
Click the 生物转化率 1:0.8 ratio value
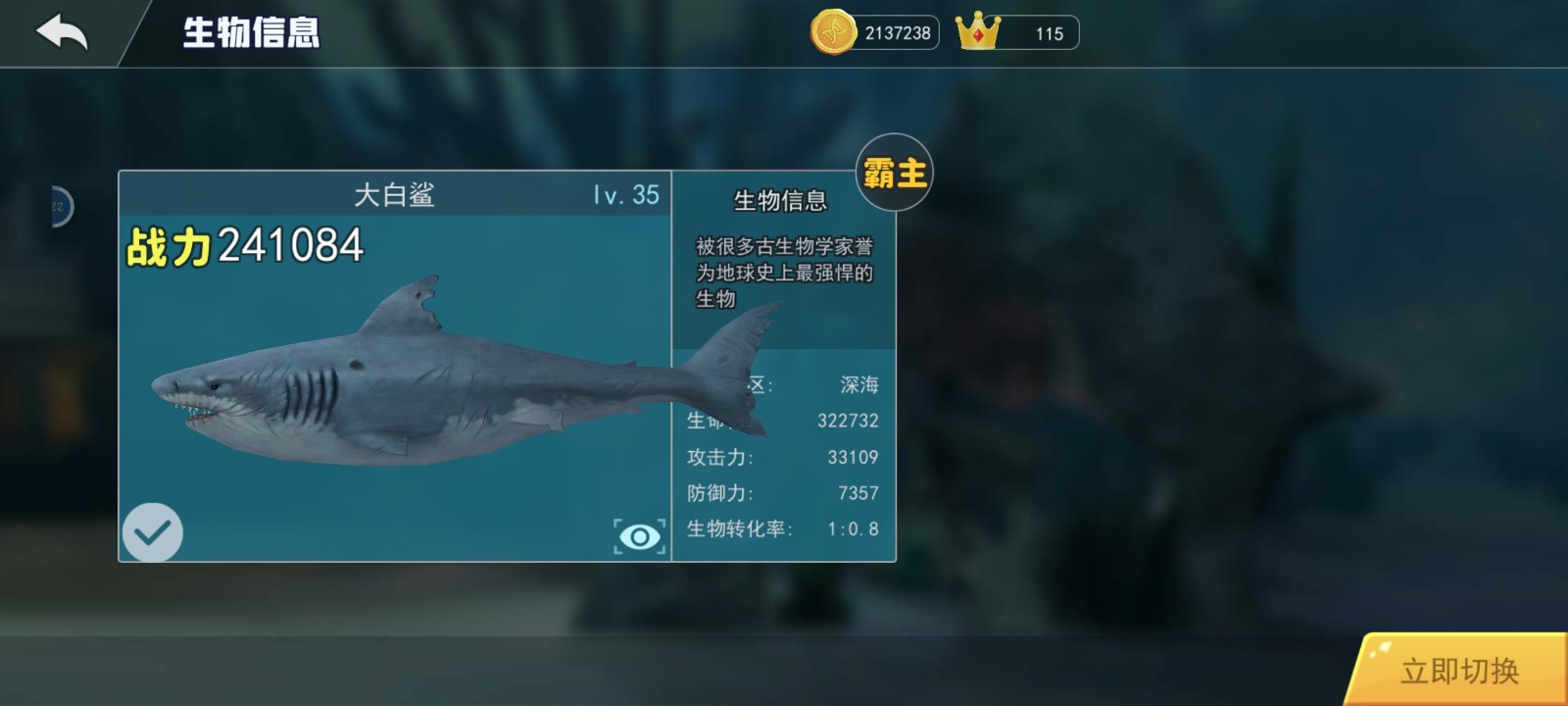(853, 529)
